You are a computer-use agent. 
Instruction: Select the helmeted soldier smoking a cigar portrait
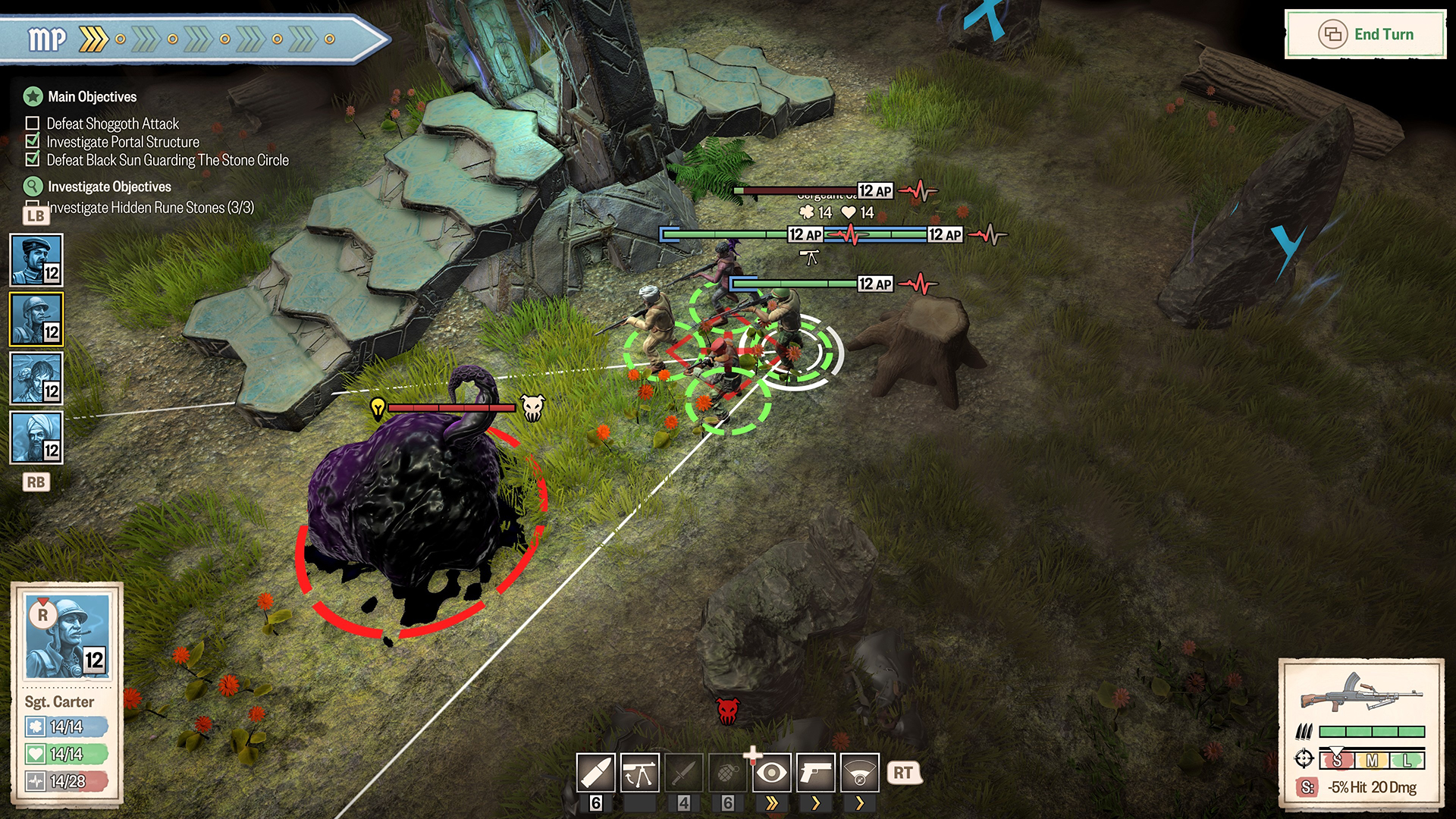click(36, 319)
